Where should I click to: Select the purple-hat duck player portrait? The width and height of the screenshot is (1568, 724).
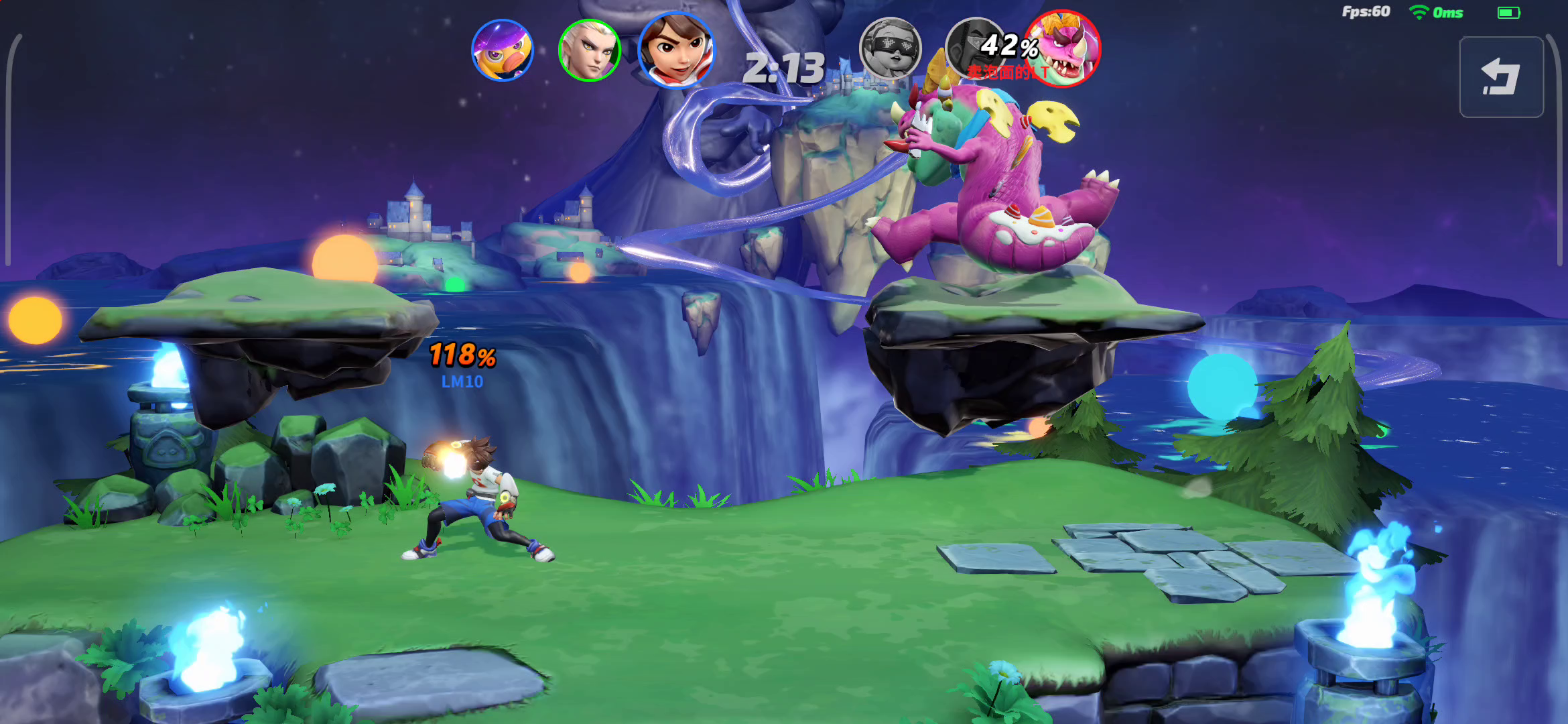click(x=503, y=50)
